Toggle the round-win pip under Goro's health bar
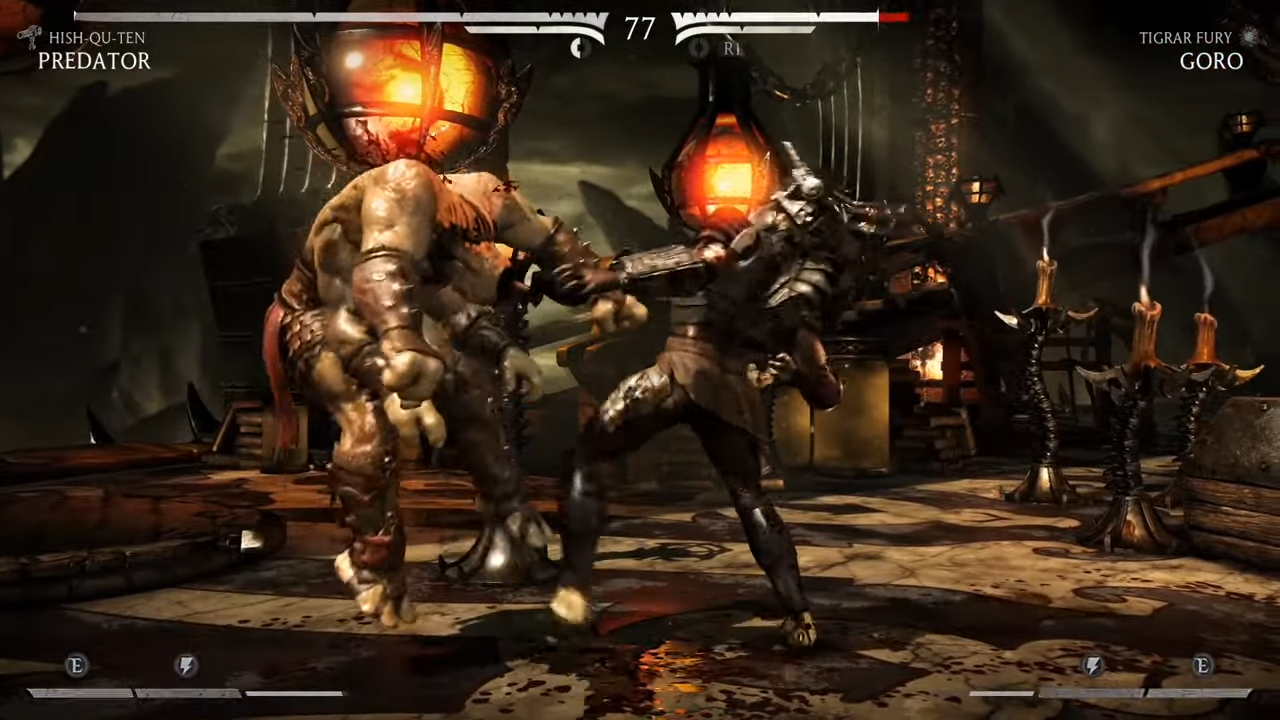The width and height of the screenshot is (1280, 720). click(x=697, y=48)
